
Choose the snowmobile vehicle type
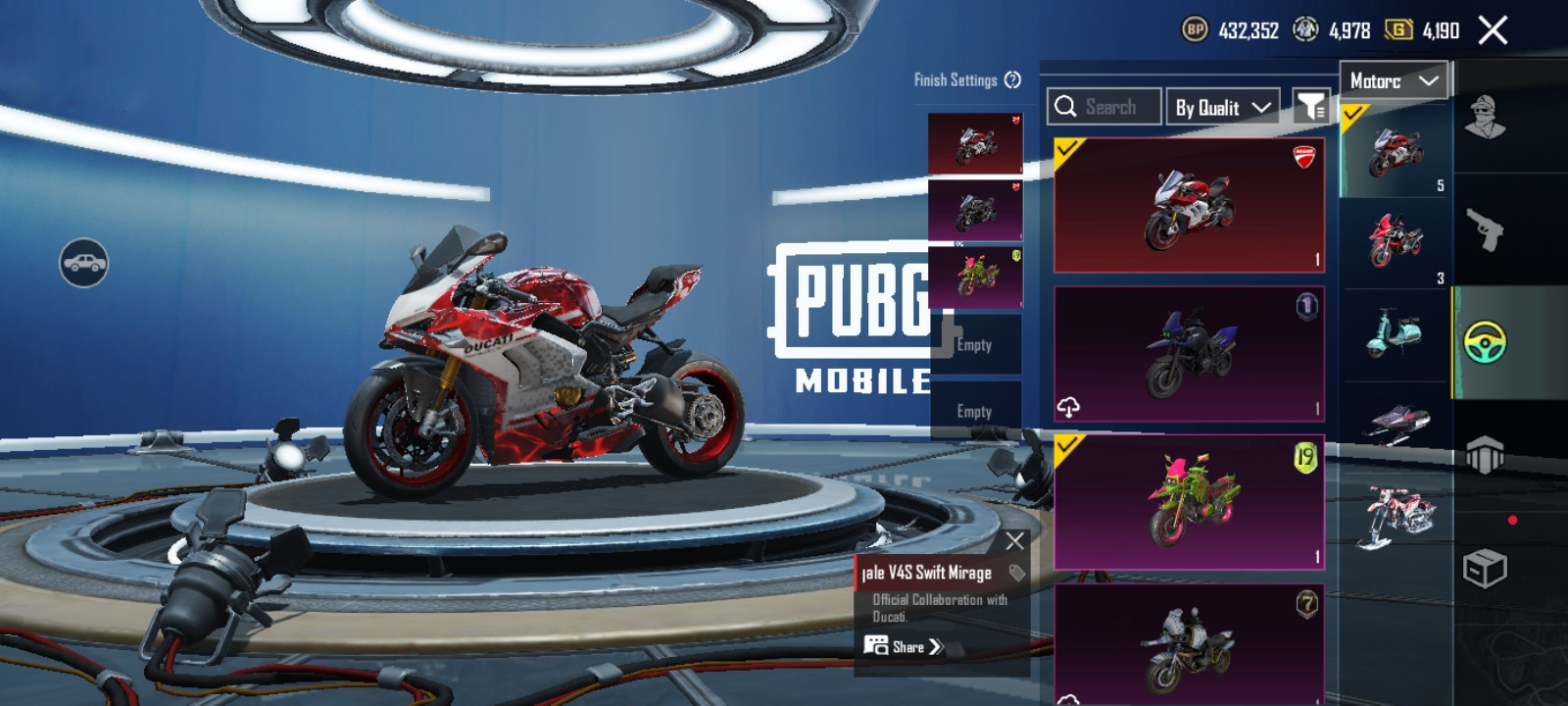[1396, 423]
